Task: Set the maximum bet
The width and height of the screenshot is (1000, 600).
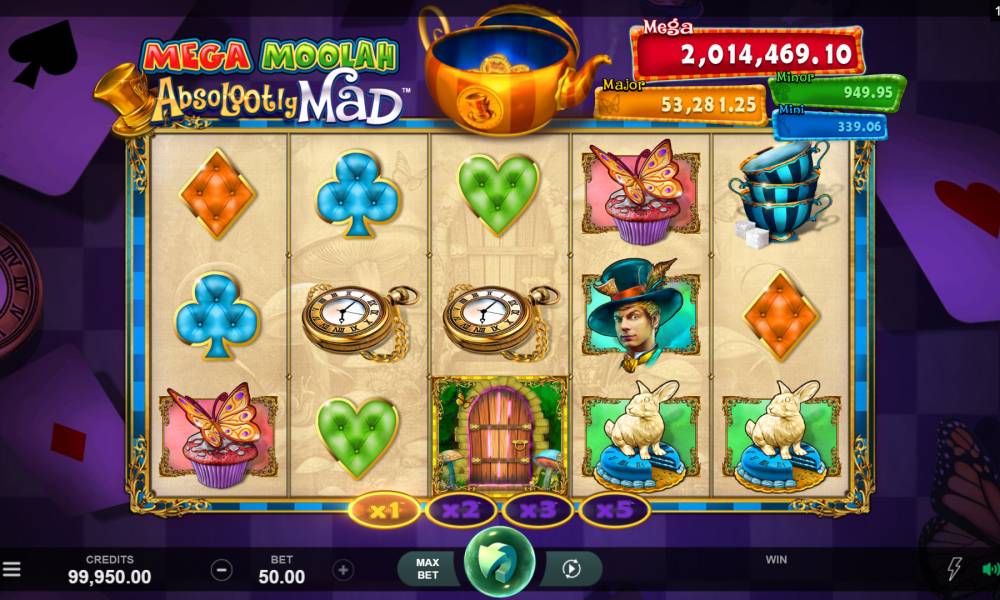Action: point(428,569)
